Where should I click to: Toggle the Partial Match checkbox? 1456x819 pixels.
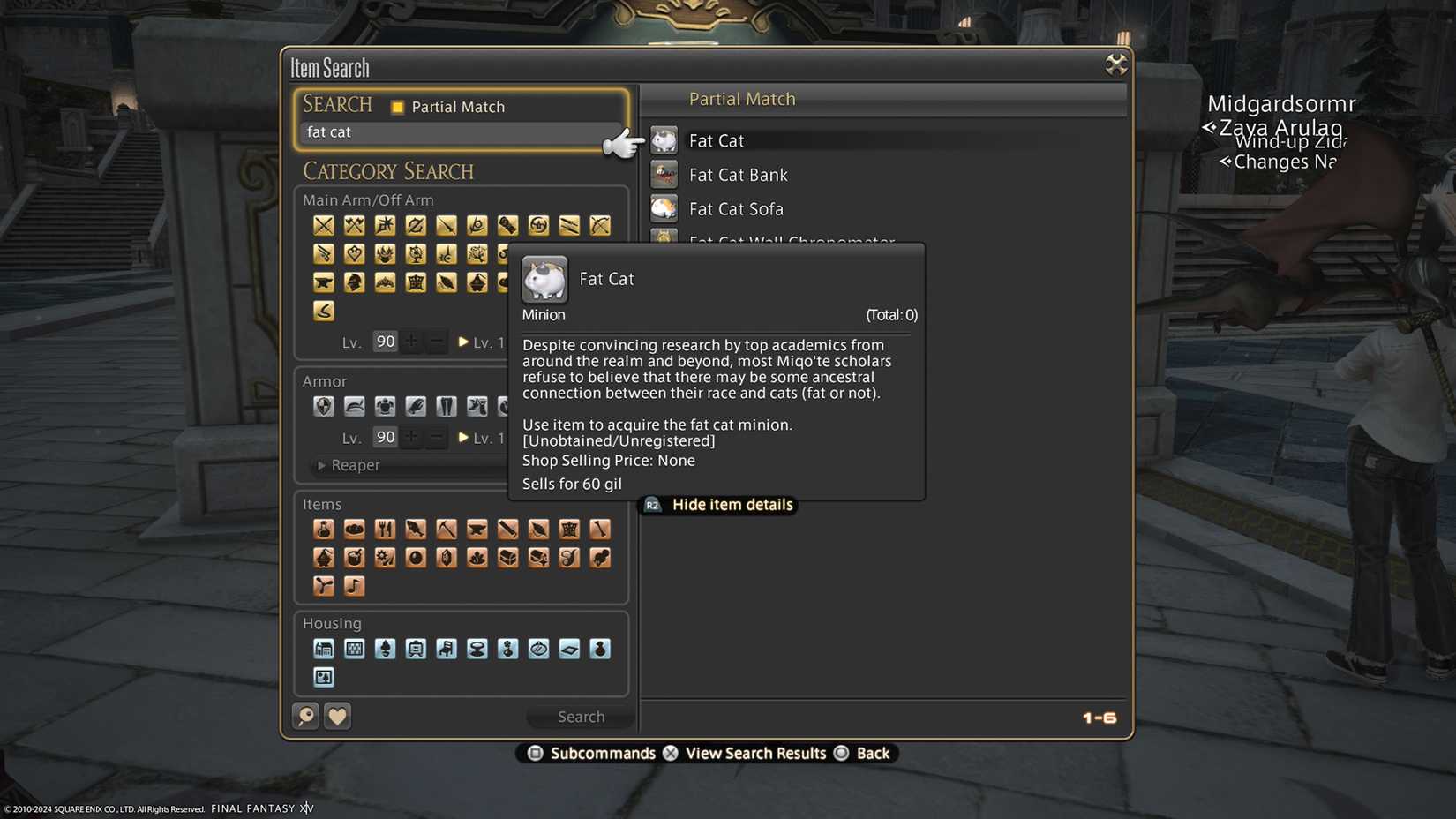(x=398, y=106)
